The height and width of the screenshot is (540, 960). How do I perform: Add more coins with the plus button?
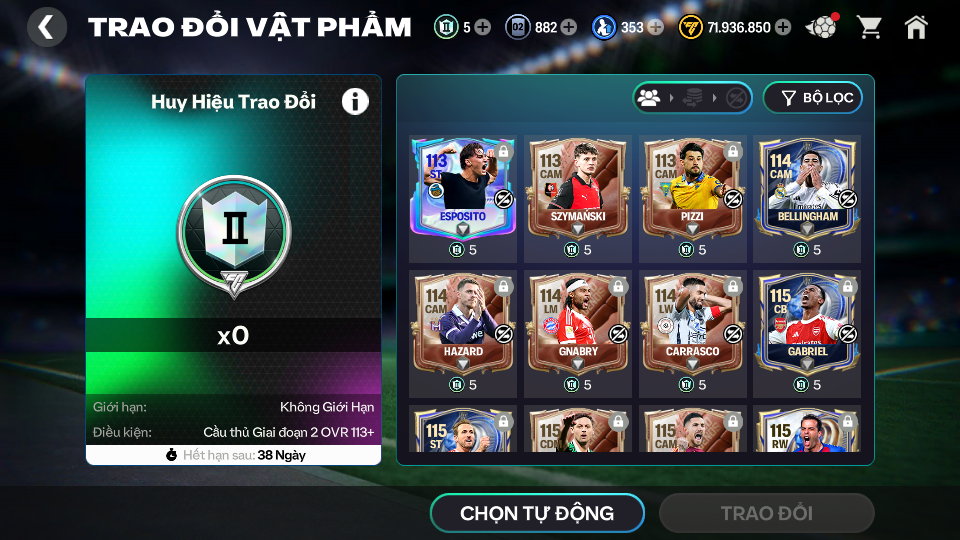point(782,27)
